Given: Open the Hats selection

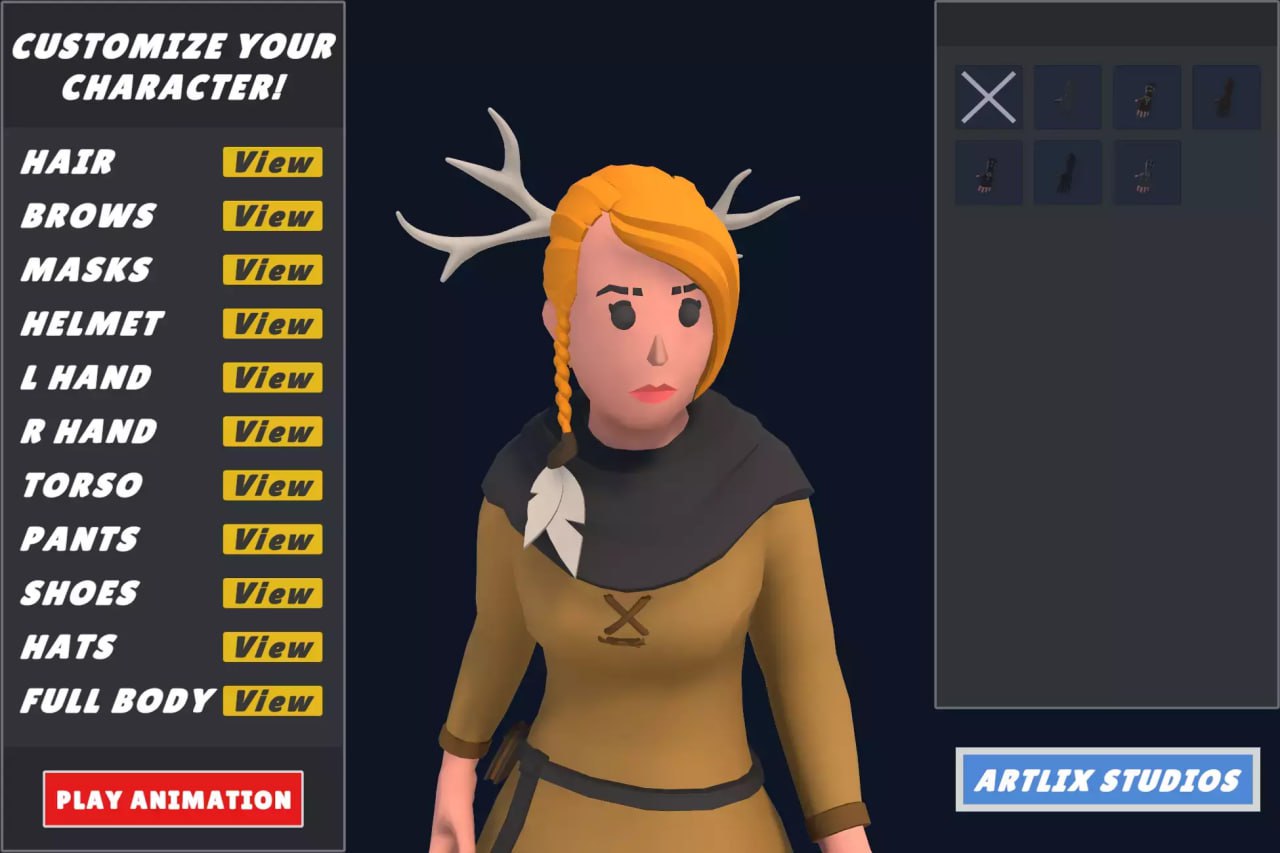Looking at the screenshot, I should pos(271,648).
